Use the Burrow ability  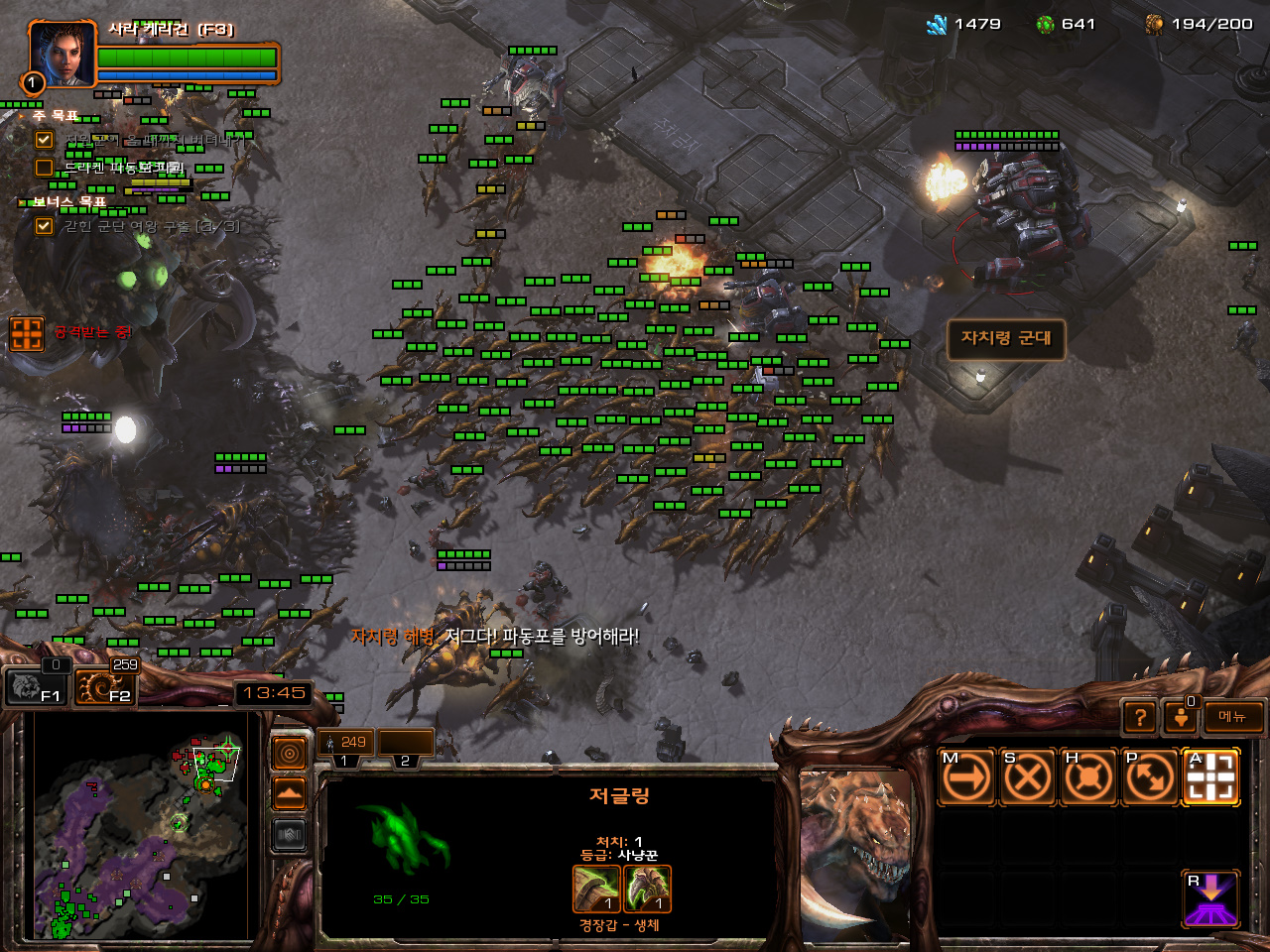coord(1210,898)
